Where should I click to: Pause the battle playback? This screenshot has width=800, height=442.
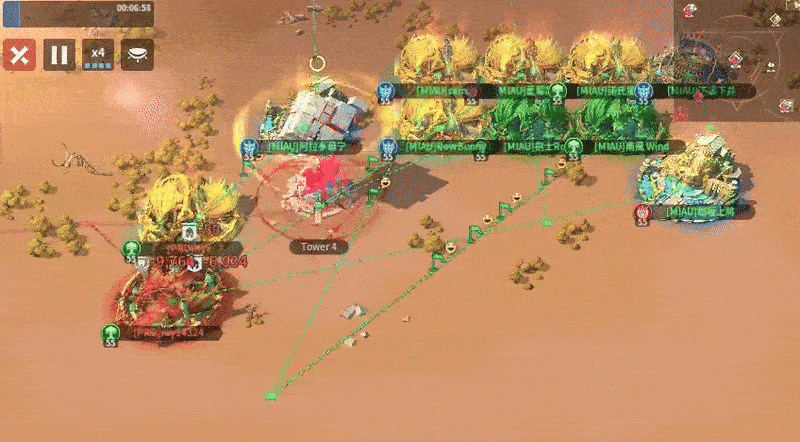pyautogui.click(x=58, y=54)
